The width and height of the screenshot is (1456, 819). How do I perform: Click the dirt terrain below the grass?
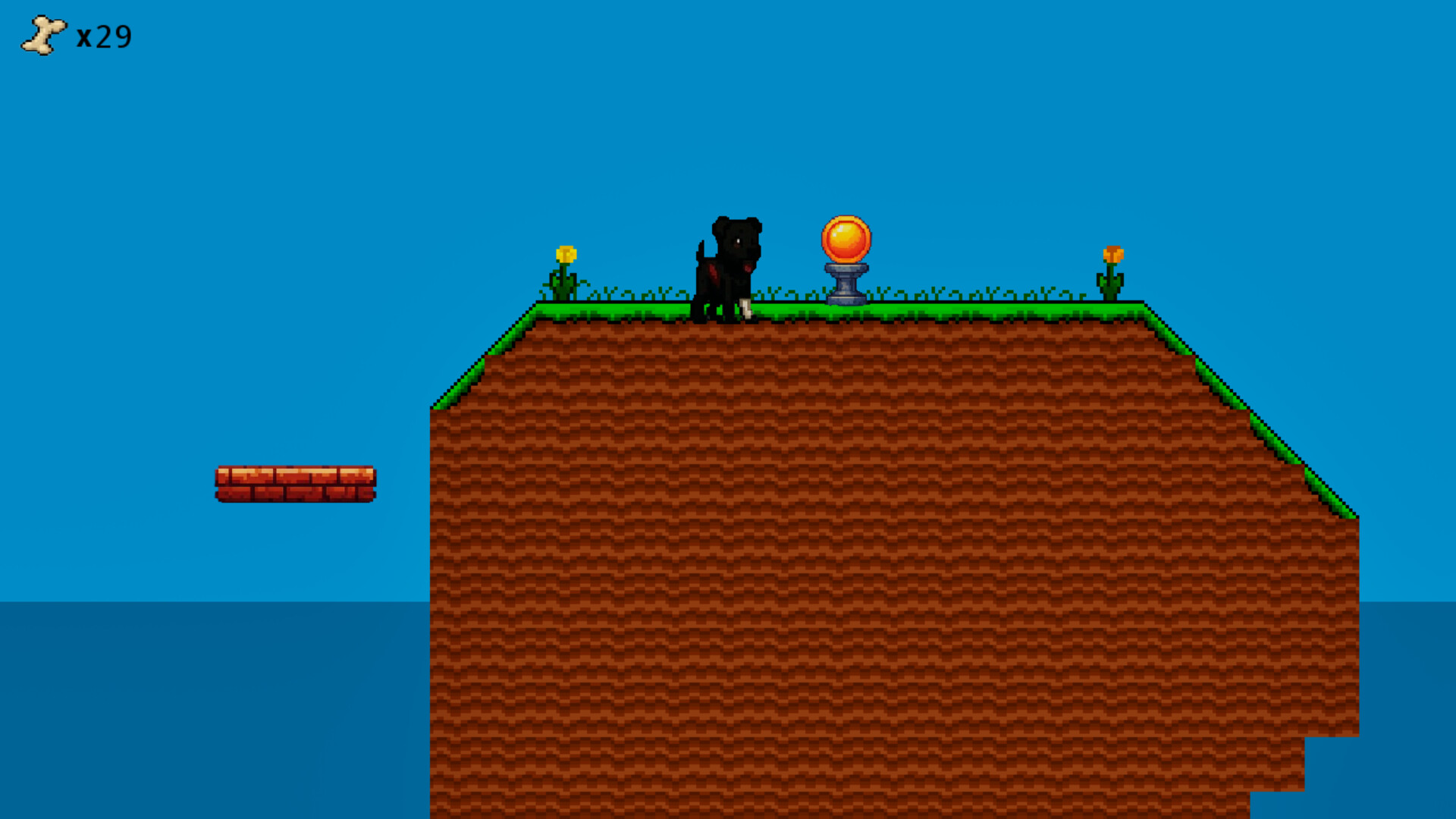(834, 531)
